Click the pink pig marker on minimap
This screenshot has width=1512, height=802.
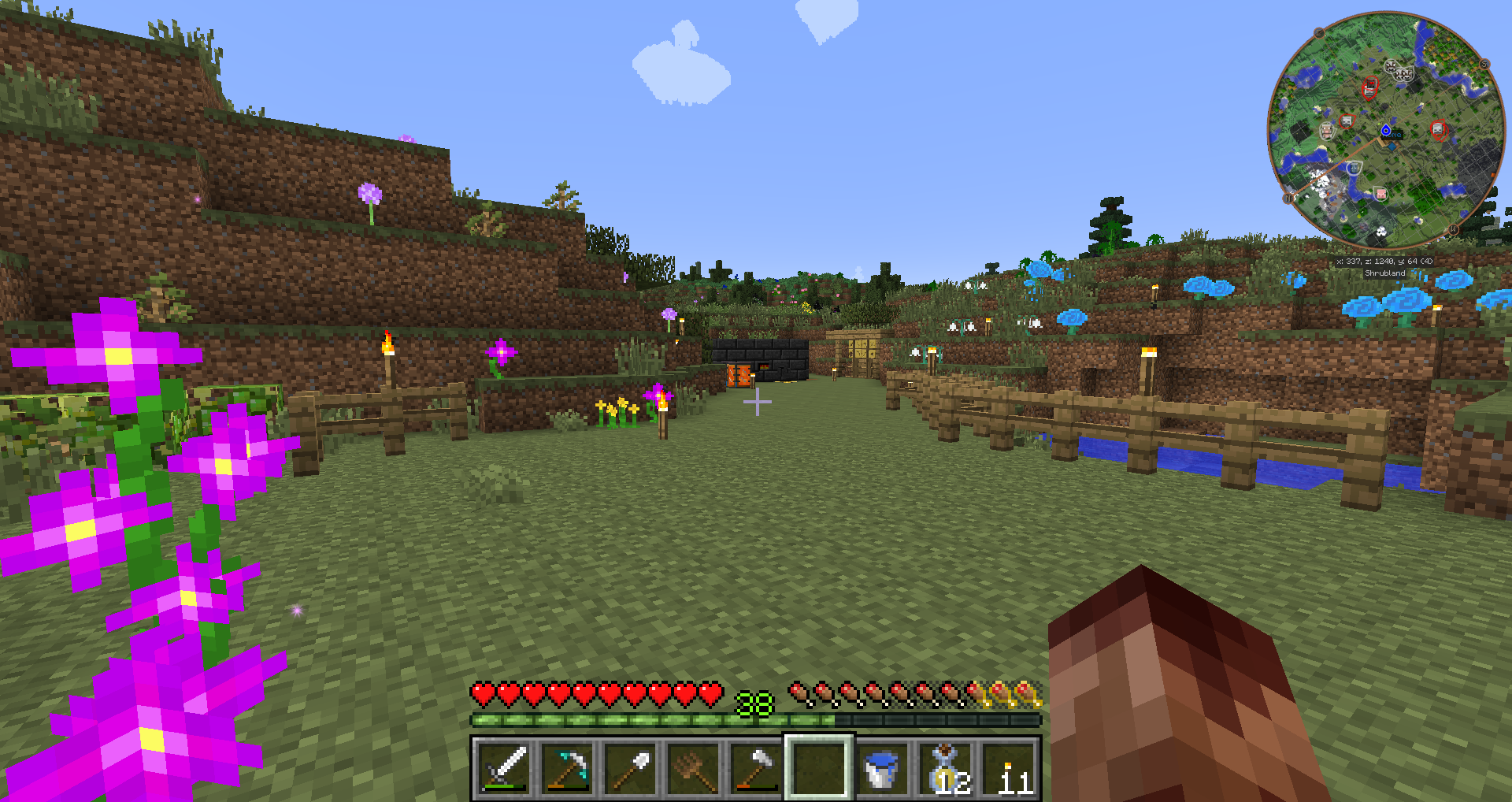pyautogui.click(x=1380, y=193)
